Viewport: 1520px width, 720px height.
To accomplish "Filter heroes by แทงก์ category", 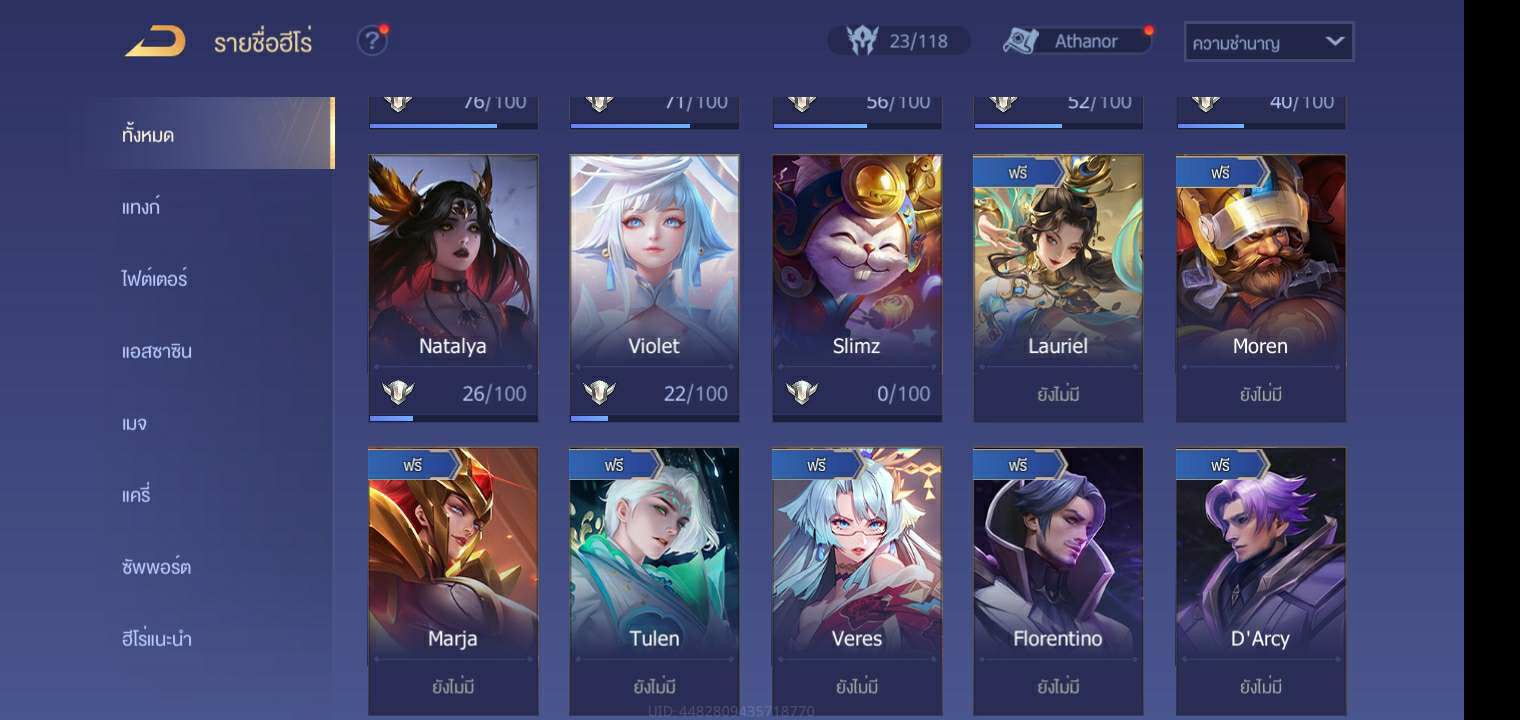I will point(141,207).
